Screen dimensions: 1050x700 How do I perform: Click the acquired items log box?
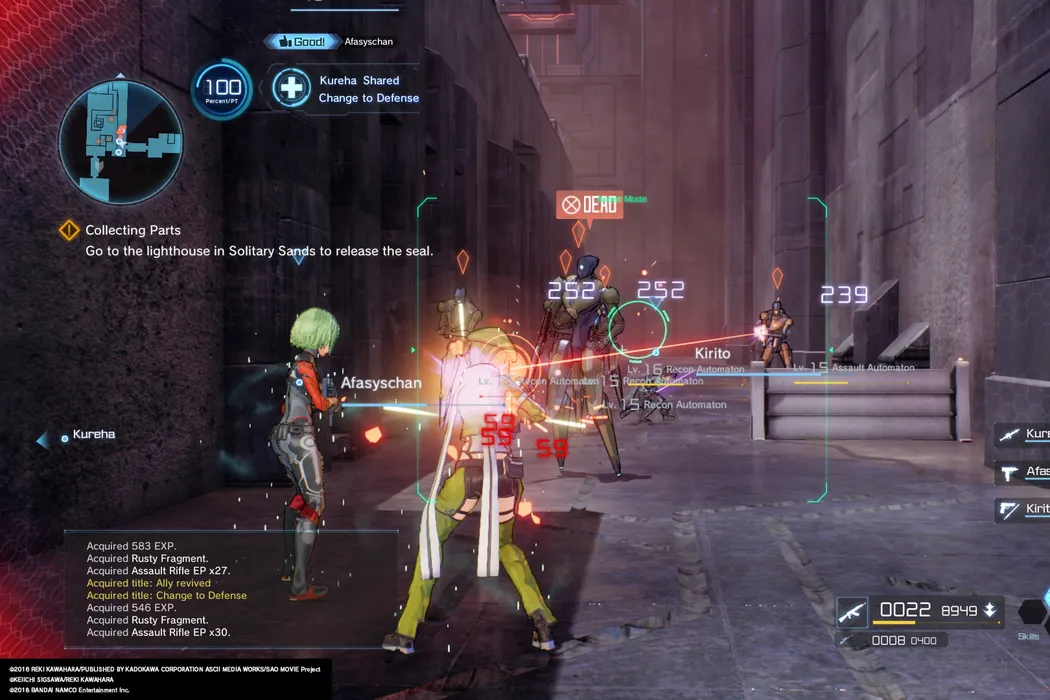(x=230, y=589)
